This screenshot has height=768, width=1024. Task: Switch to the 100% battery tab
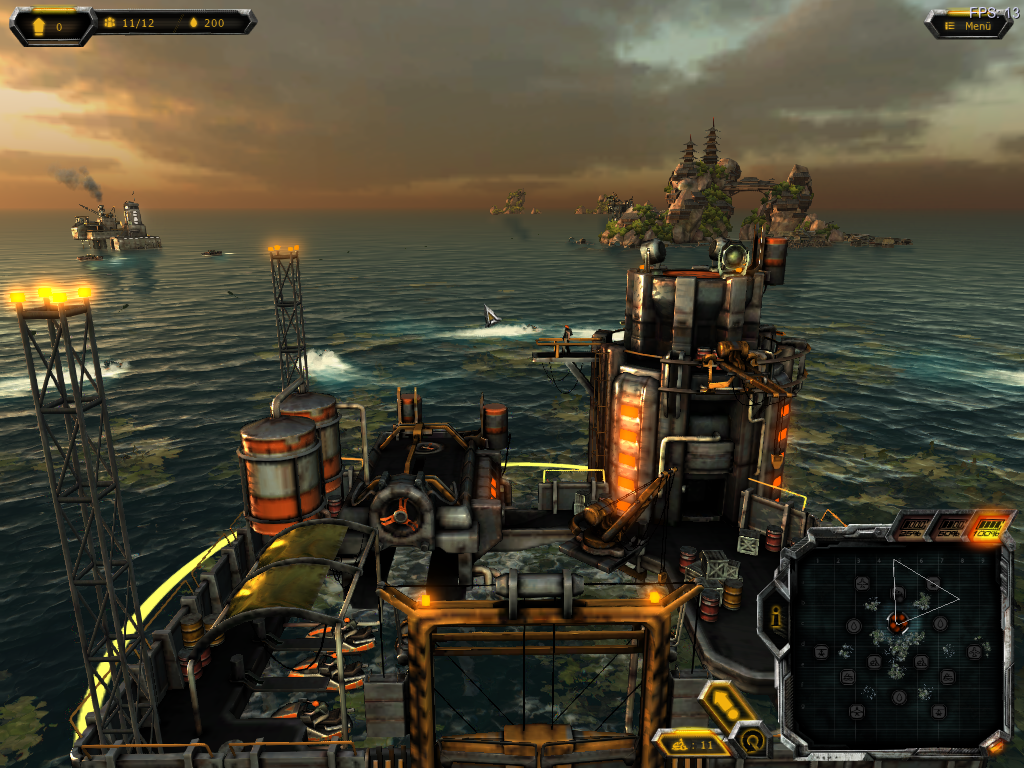point(989,527)
